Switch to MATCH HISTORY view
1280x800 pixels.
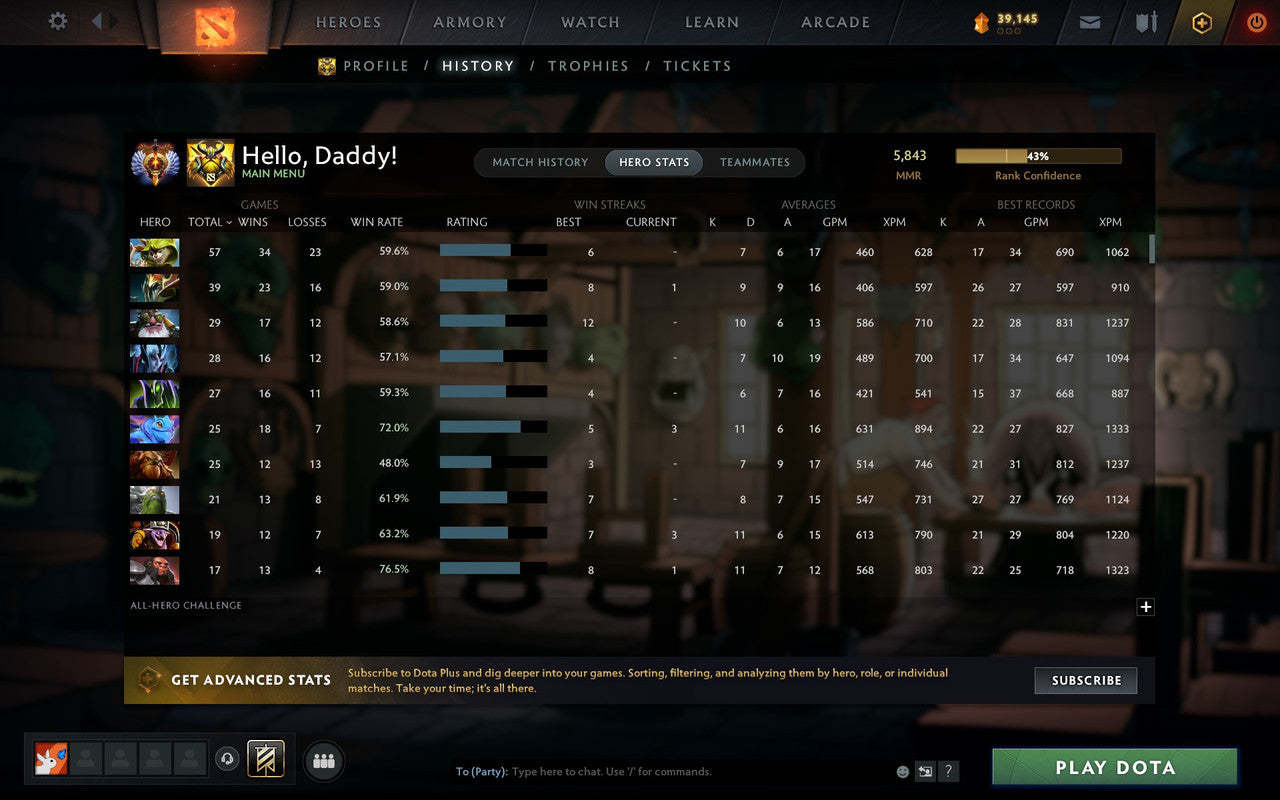pyautogui.click(x=540, y=162)
